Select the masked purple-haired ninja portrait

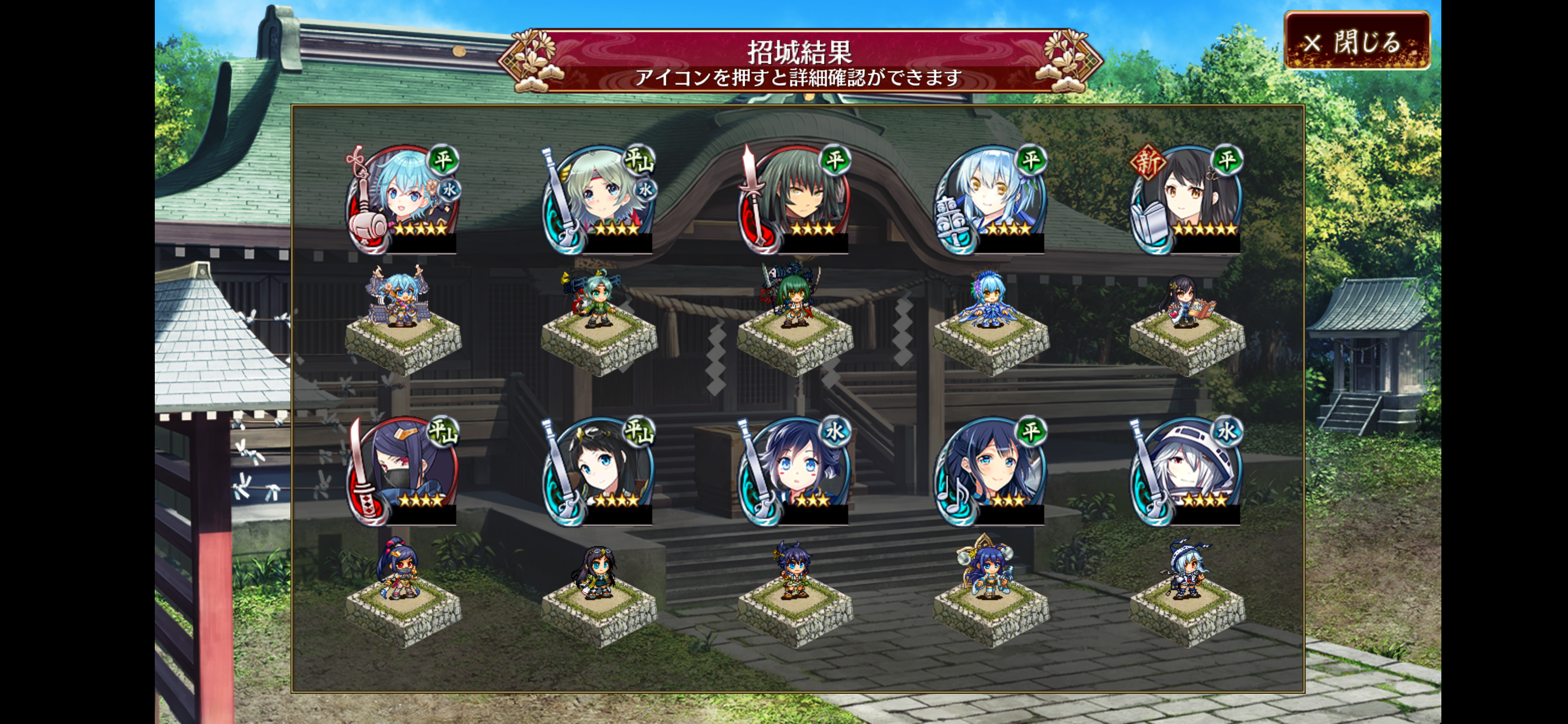coord(403,470)
